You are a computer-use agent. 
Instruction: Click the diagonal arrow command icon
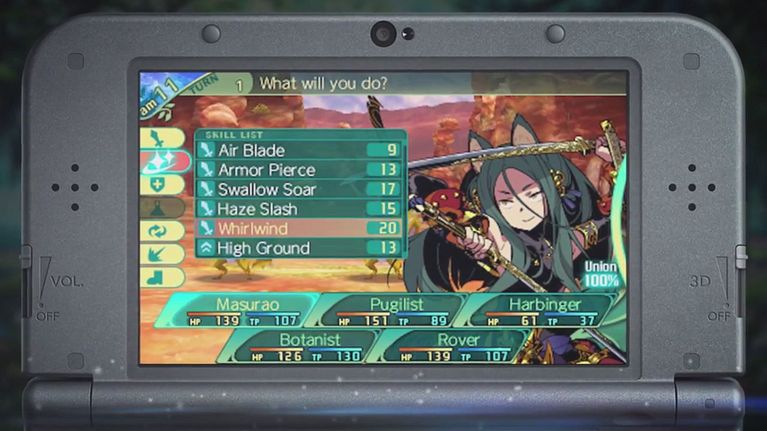pos(161,253)
